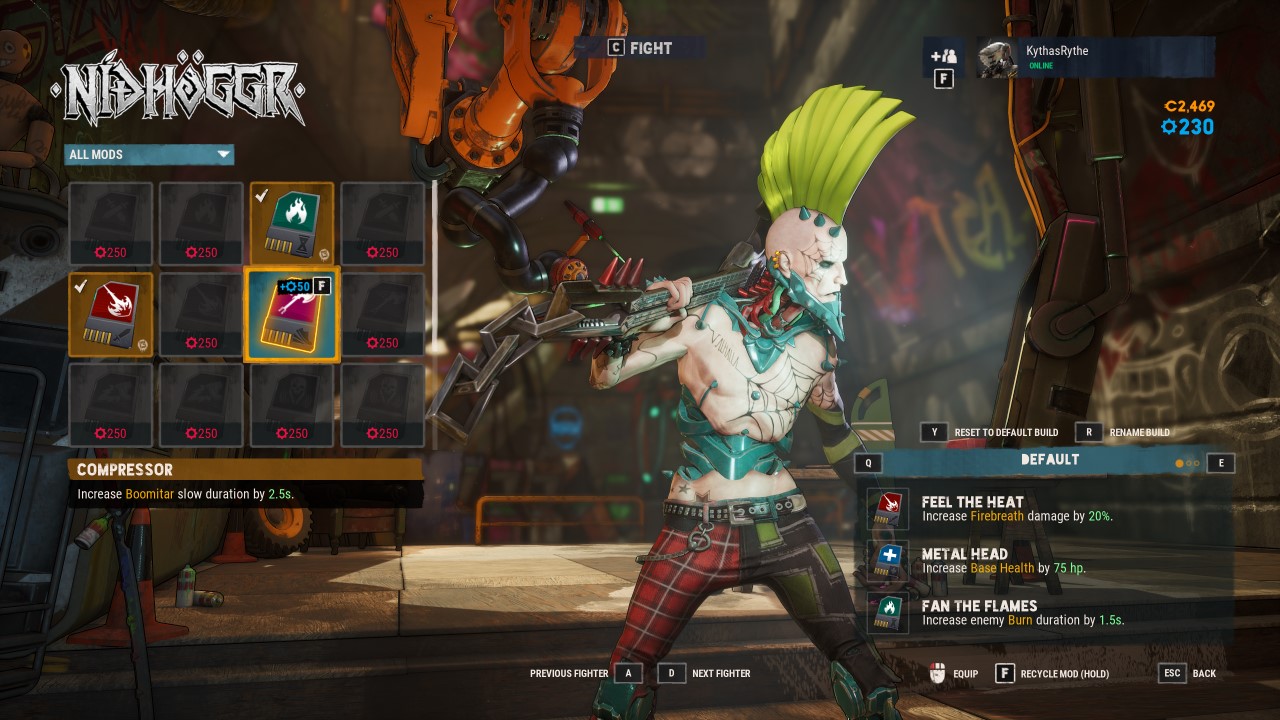
Task: Select the green Fan the Flames mod card
Action: (x=292, y=224)
